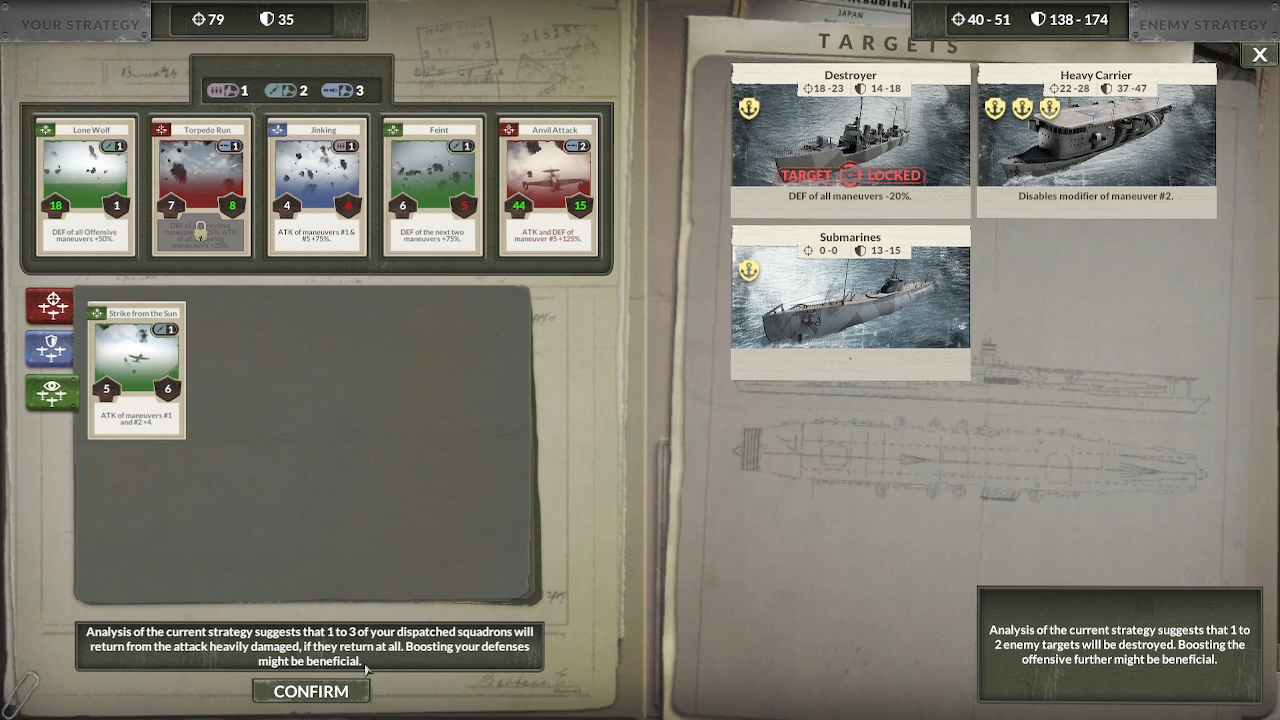Toggle TARGET LOCKED off on the Destroyer
Viewport: 1280px width, 720px height.
(x=850, y=175)
